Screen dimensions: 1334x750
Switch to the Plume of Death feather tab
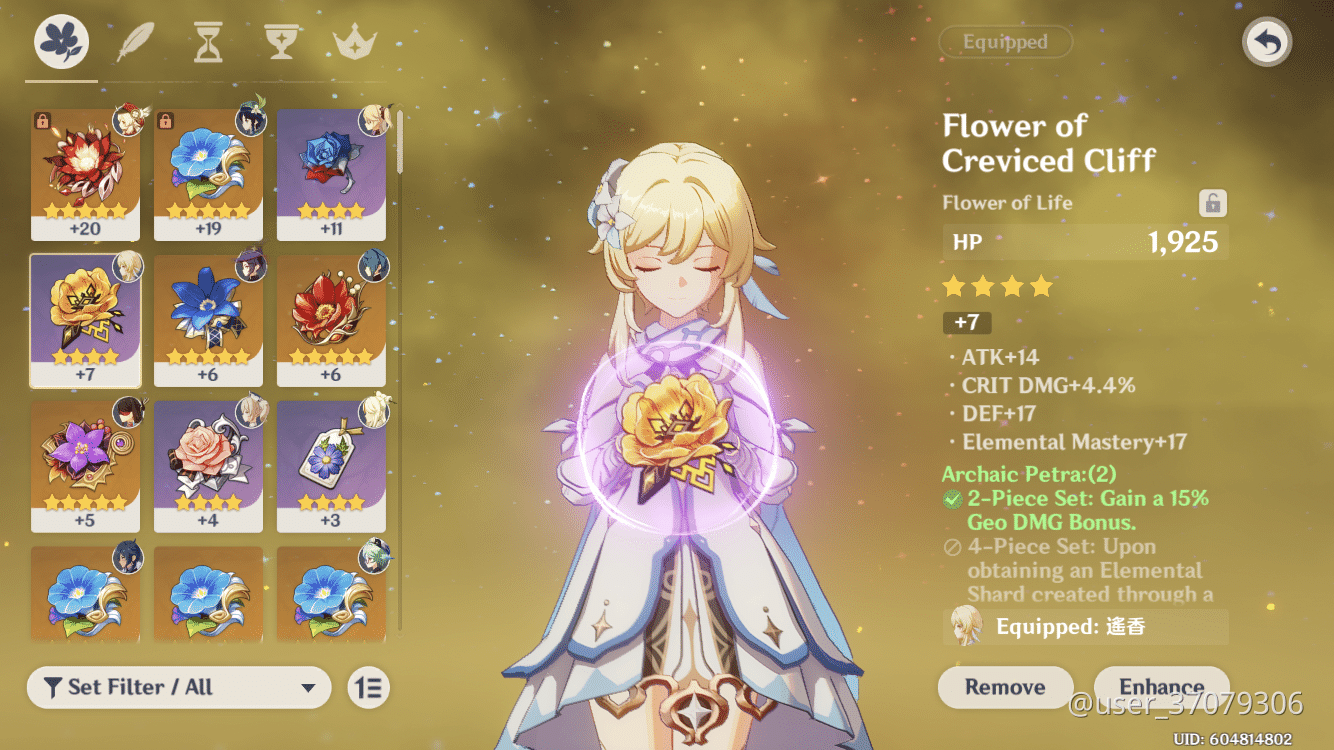[134, 42]
